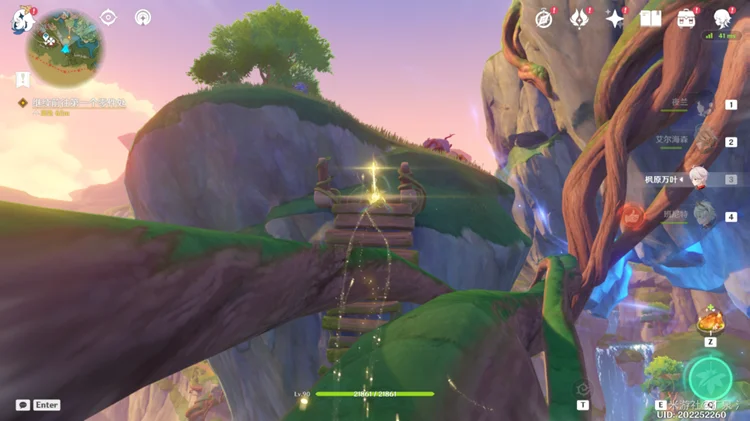Open the compass icon in top bar

click(x=544, y=19)
